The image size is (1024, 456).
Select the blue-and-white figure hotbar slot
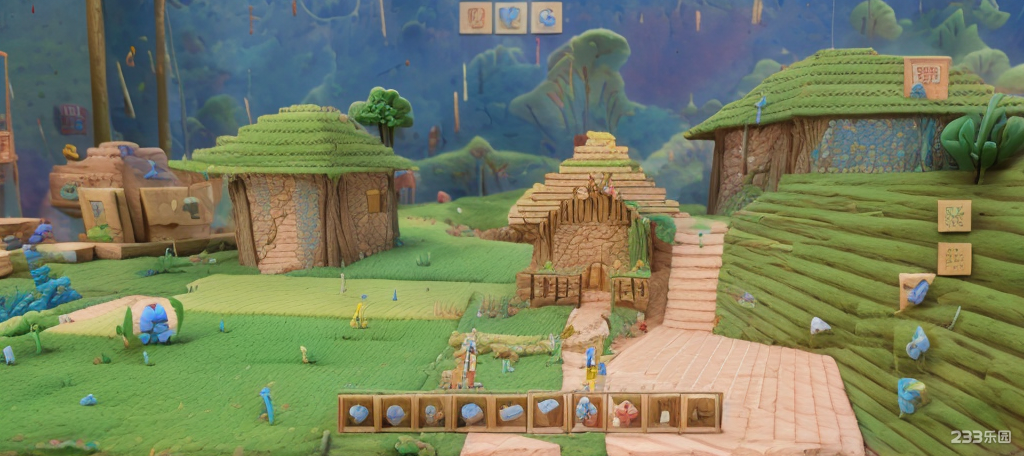(586, 412)
